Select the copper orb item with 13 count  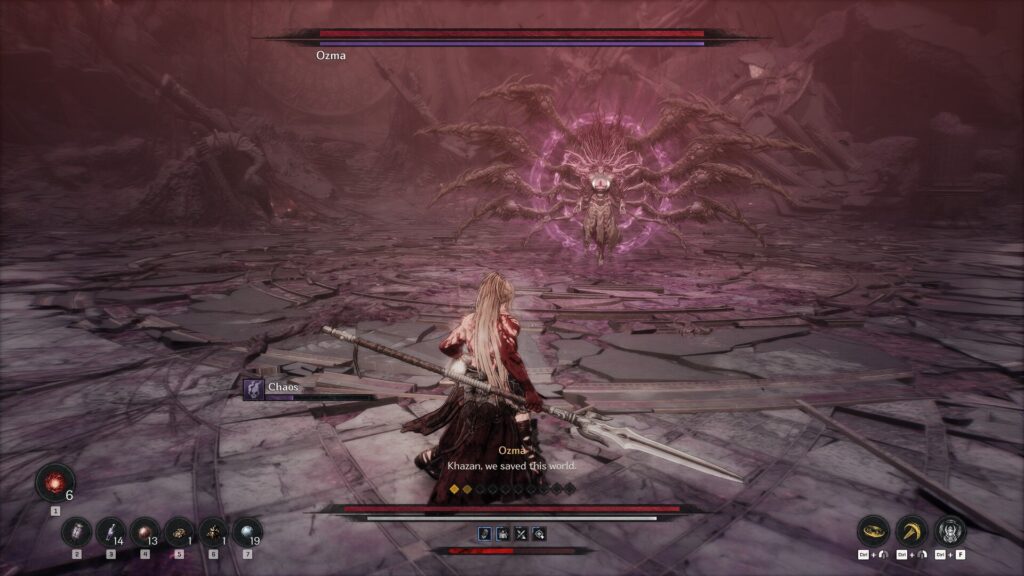145,531
